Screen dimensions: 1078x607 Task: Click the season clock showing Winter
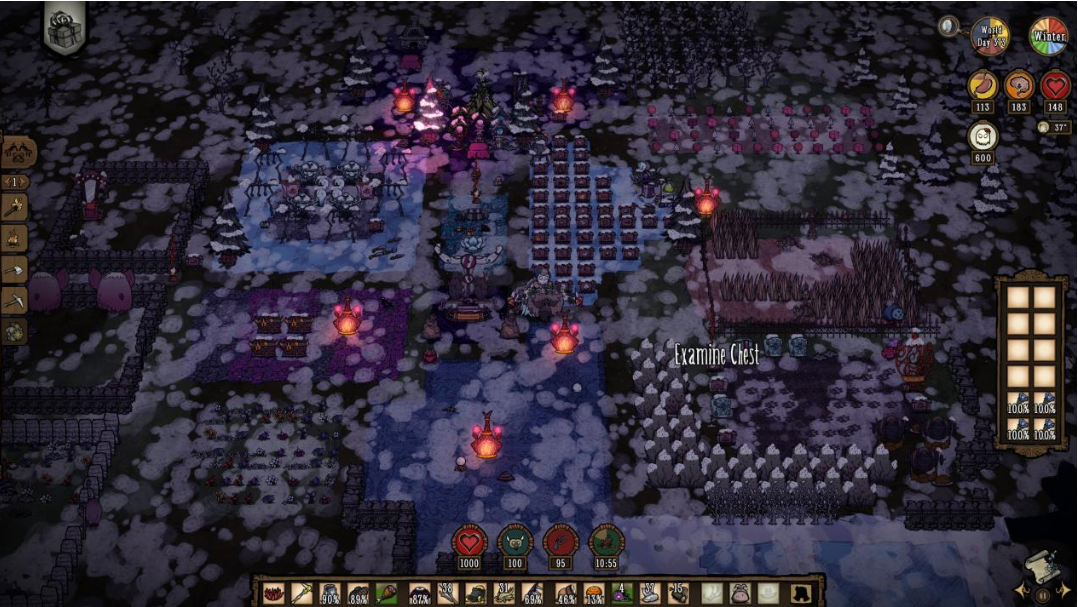click(x=1049, y=36)
